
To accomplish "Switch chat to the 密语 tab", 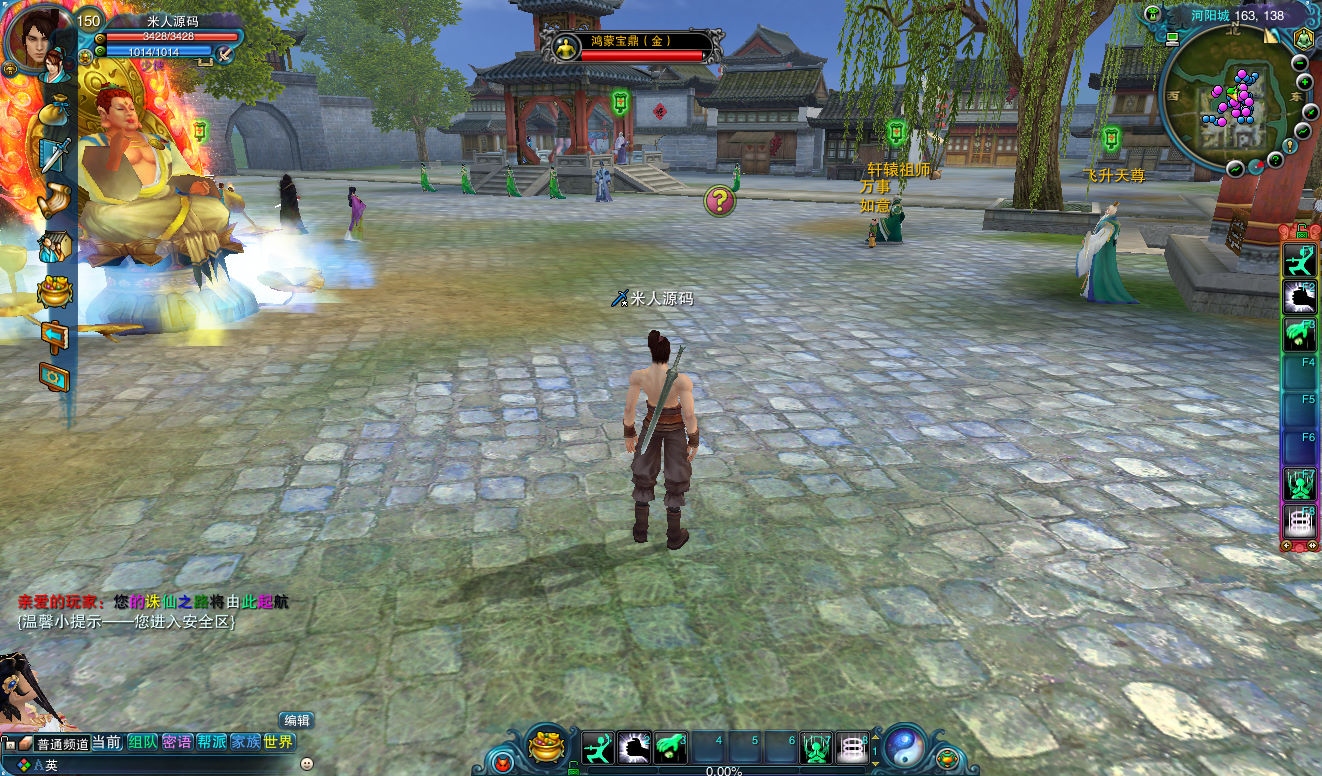I will pos(177,742).
